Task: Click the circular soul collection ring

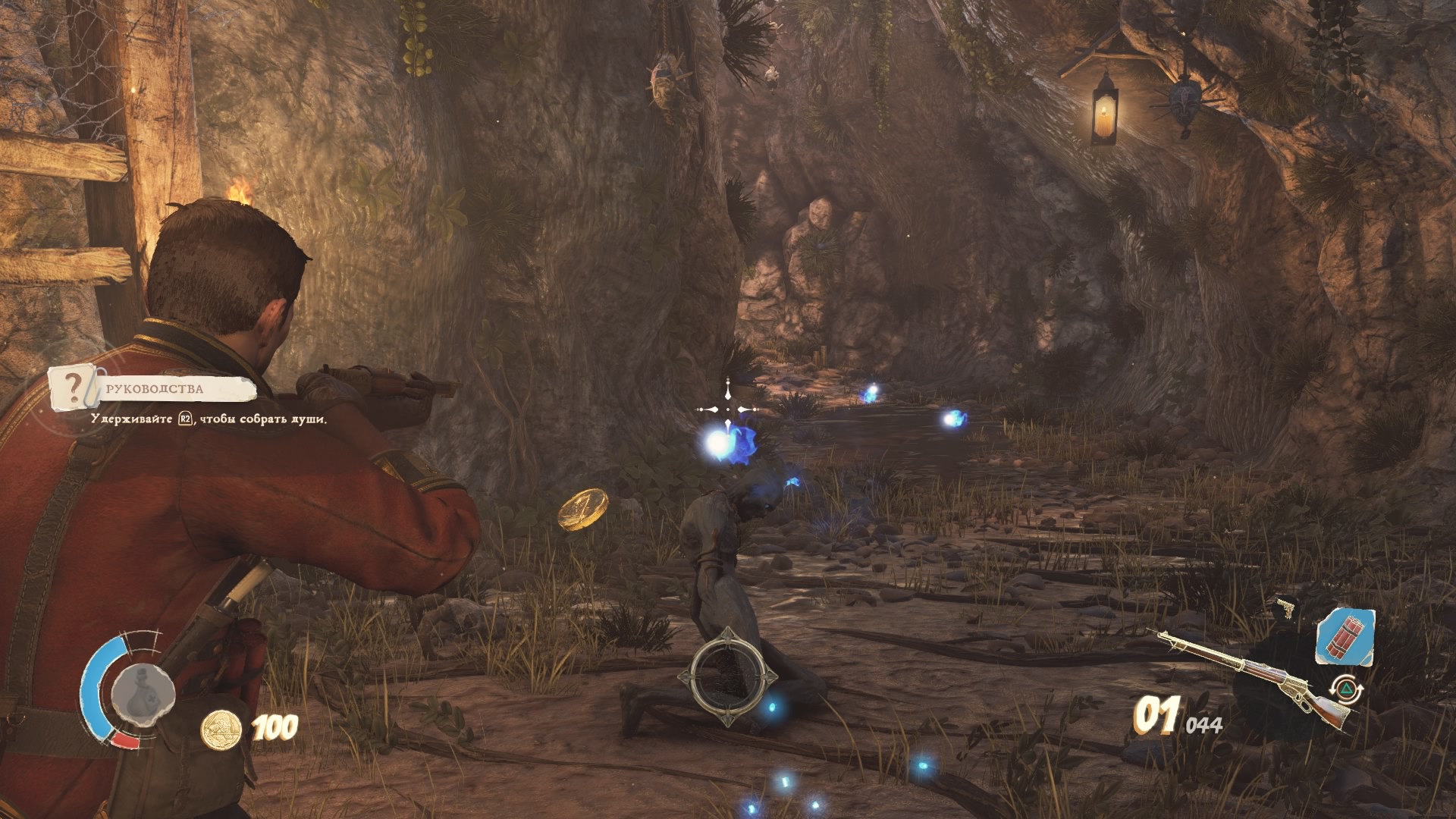Action: 731,676
